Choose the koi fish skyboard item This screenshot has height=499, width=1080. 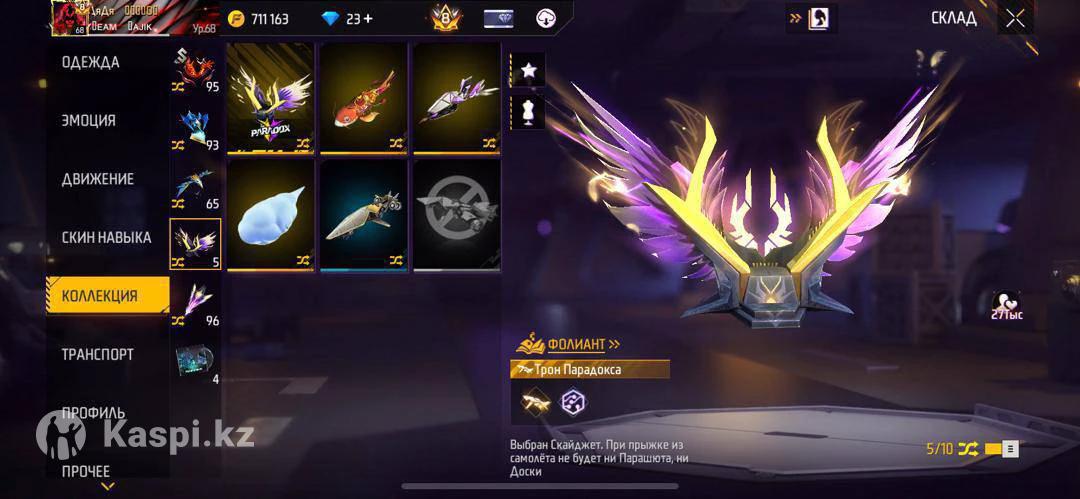point(363,98)
